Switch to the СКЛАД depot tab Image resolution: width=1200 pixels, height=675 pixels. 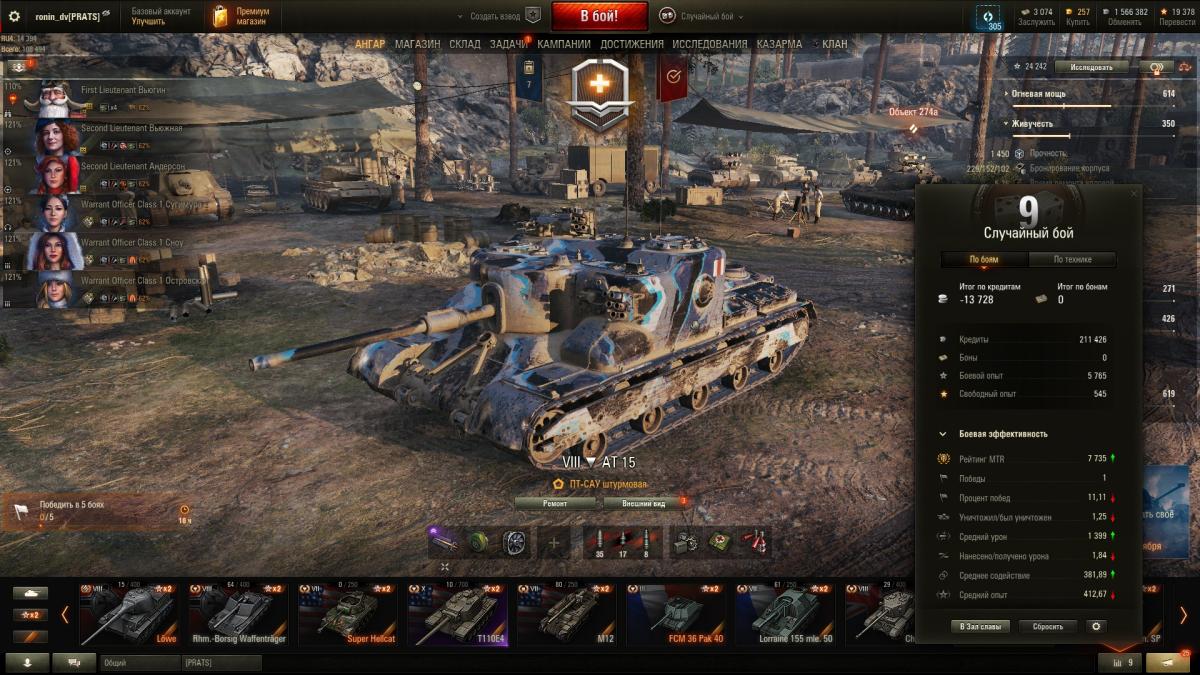[465, 44]
